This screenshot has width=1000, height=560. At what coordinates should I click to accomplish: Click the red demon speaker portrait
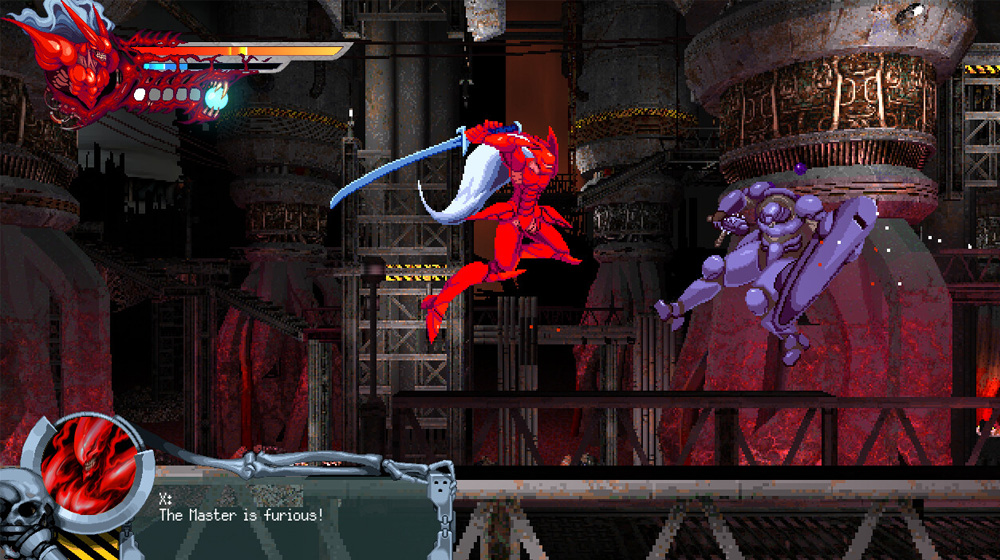pos(86,468)
